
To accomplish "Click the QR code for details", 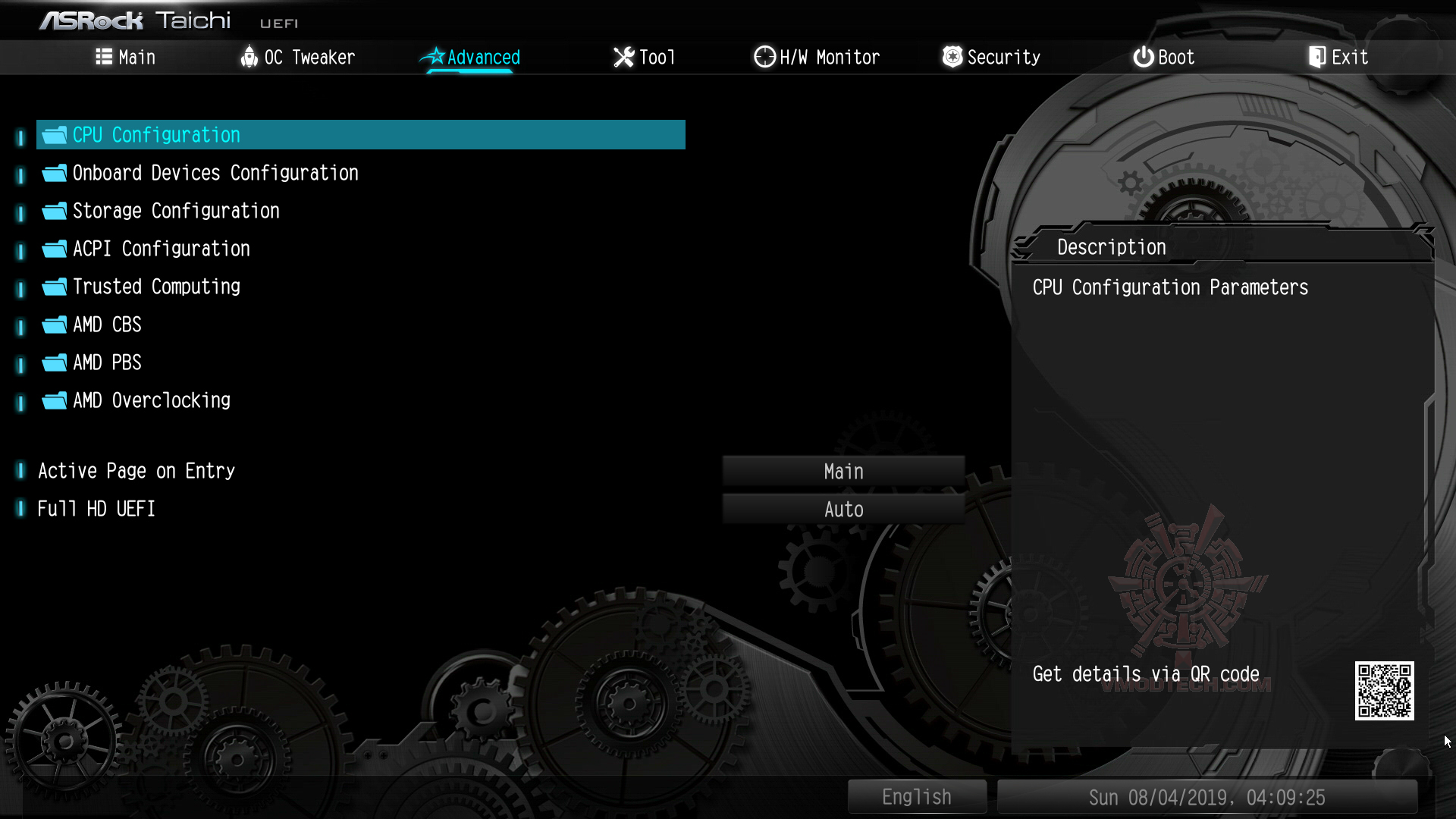I will pyautogui.click(x=1384, y=691).
